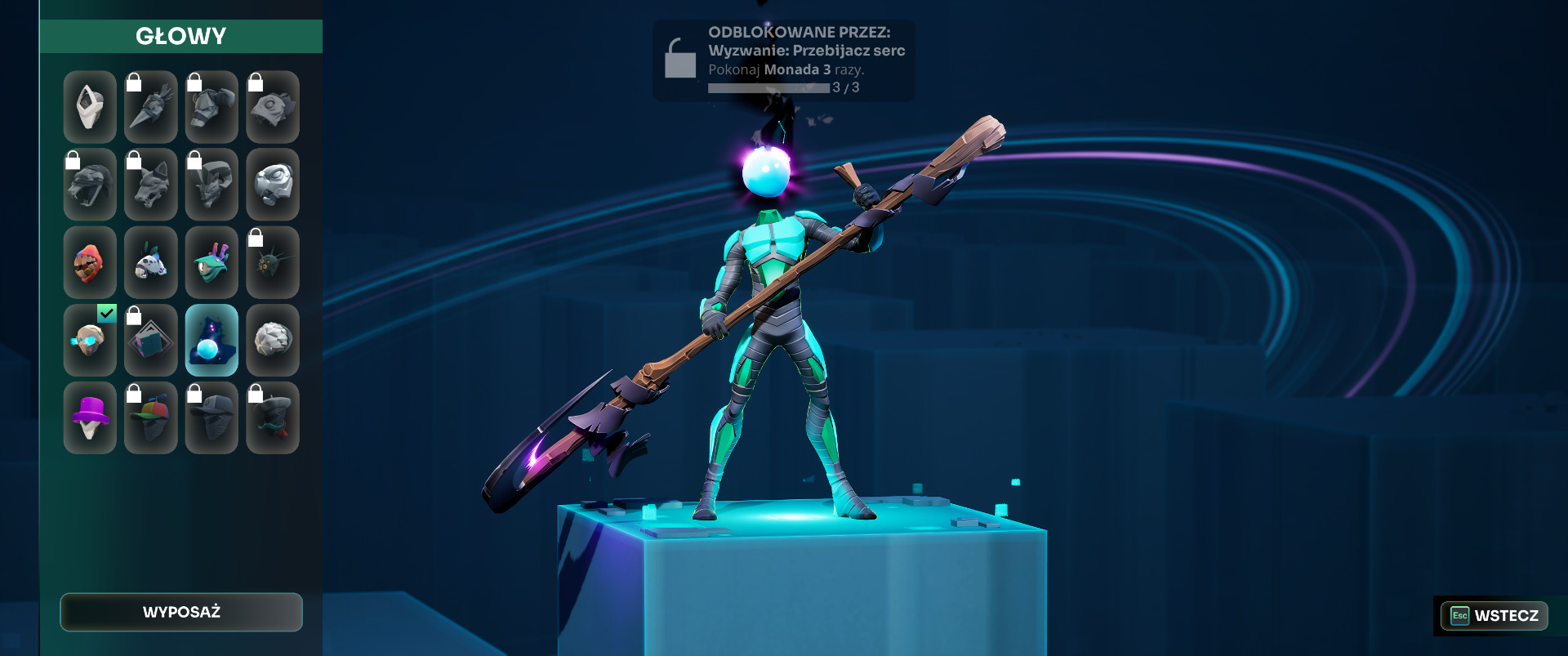Pick the teal one-eyed head with purple horns
1568x656 pixels.
(212, 262)
